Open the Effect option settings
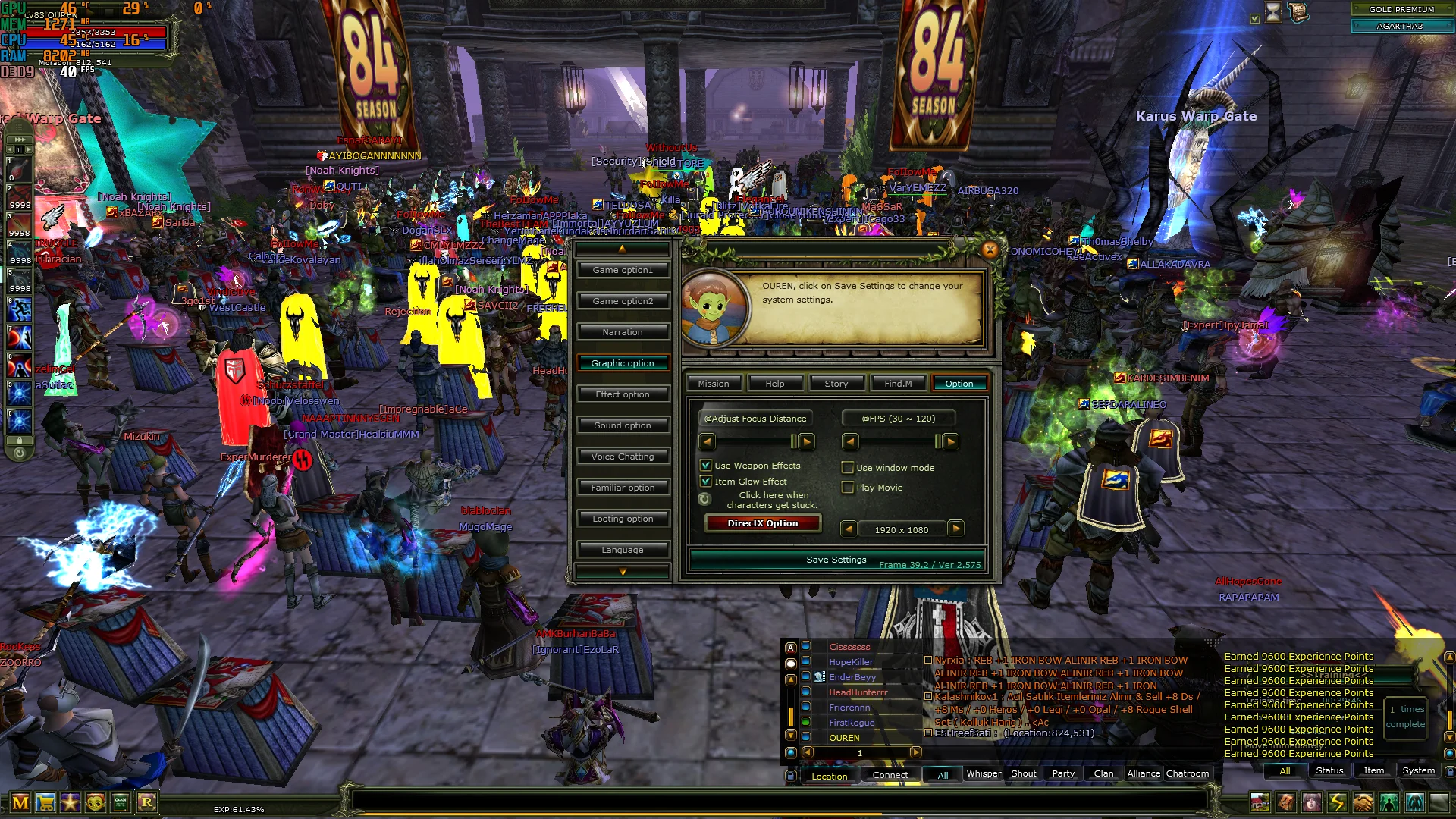This screenshot has width=1456, height=819. tap(622, 394)
